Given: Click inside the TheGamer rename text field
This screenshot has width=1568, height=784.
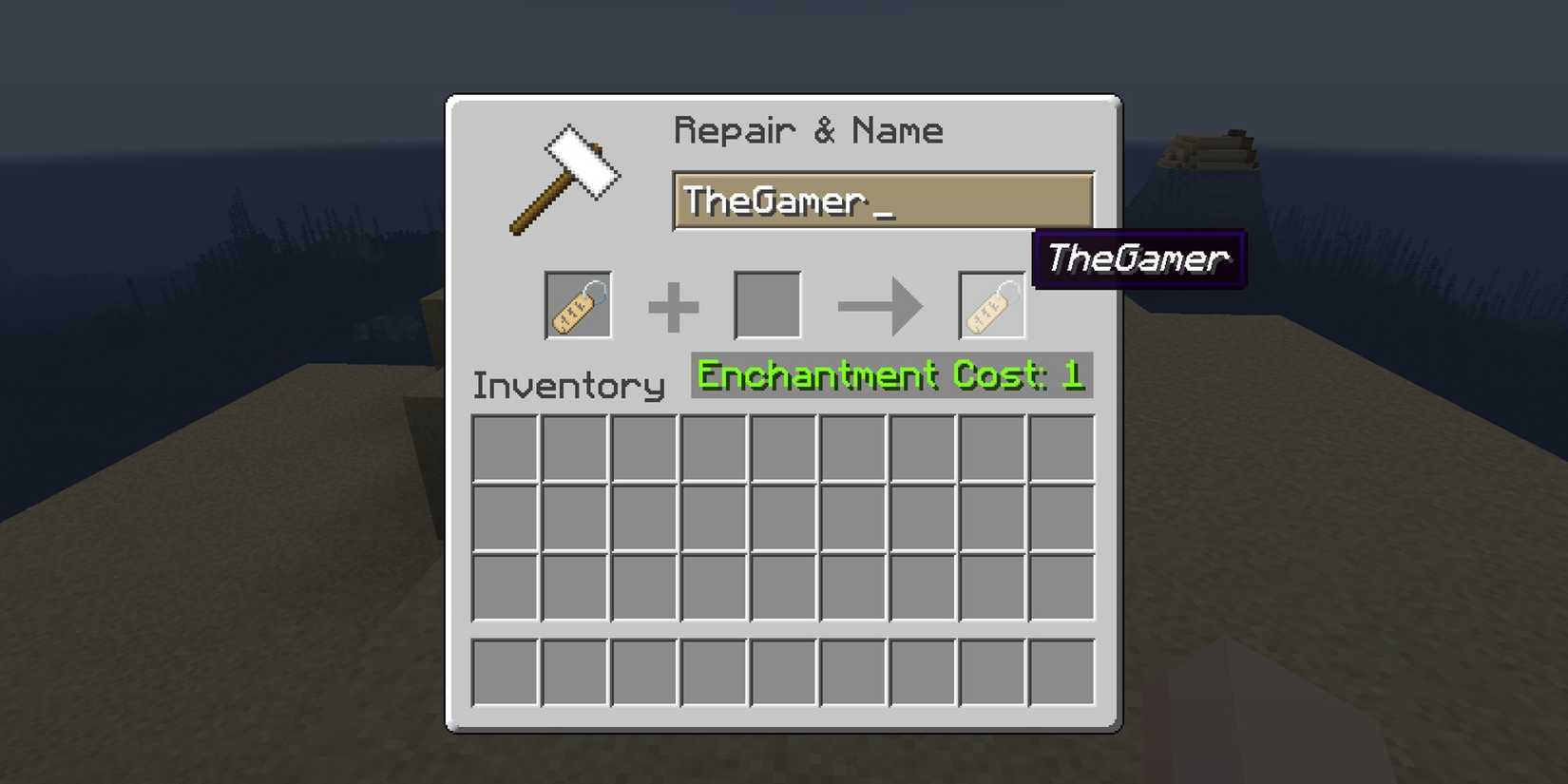Looking at the screenshot, I should [882, 201].
